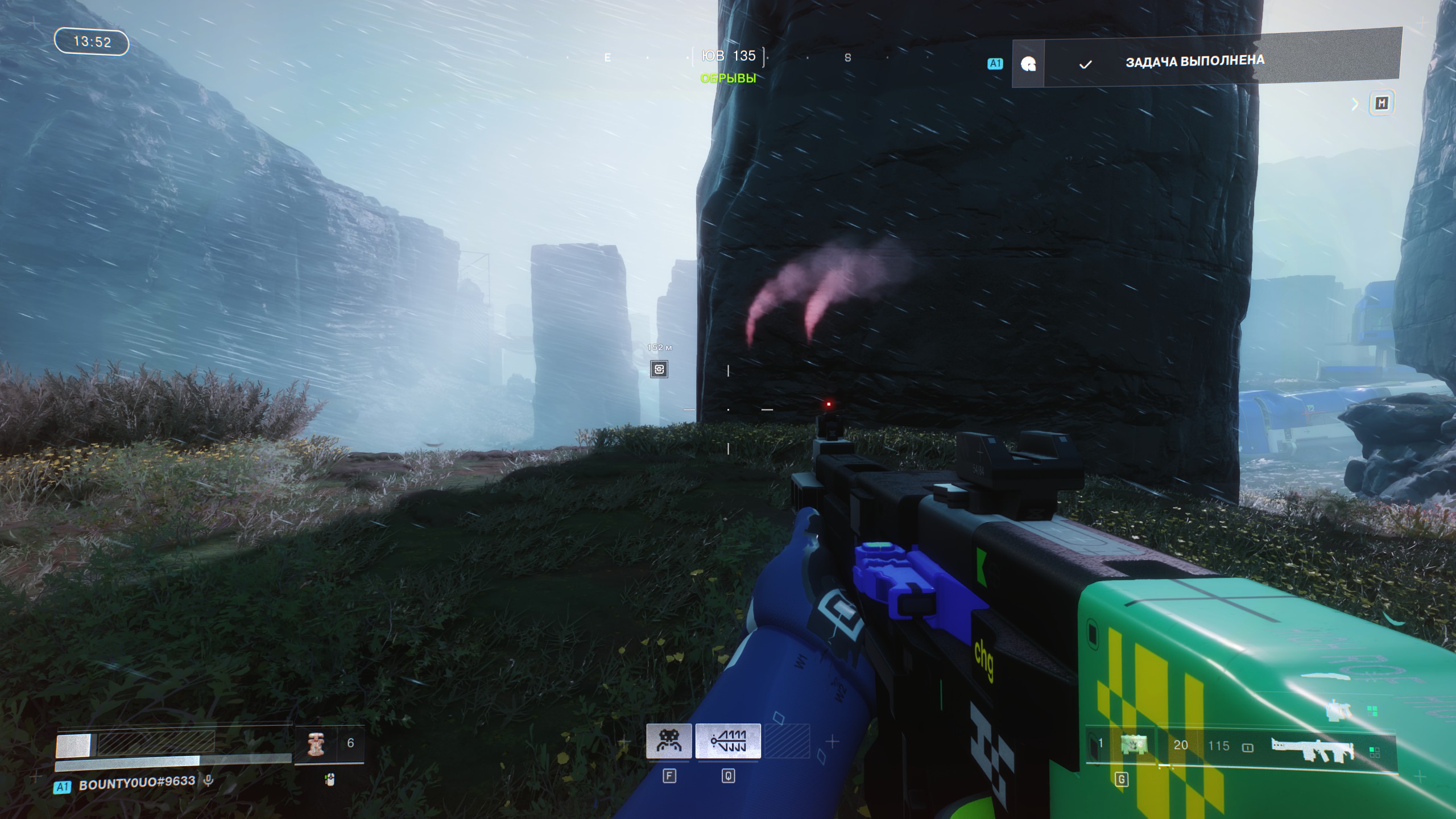Click the BOUNTY0UO#9633 player nameplate
Image resolution: width=1456 pixels, height=819 pixels.
[136, 783]
